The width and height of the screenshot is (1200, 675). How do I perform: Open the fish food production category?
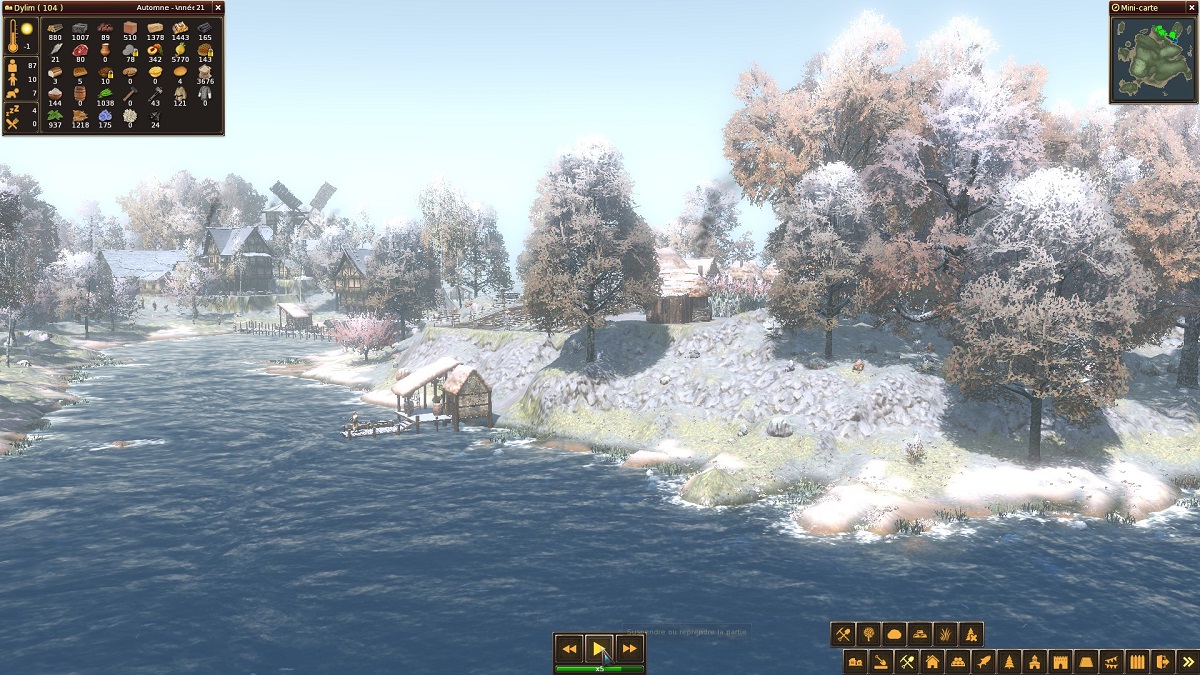coord(984,662)
